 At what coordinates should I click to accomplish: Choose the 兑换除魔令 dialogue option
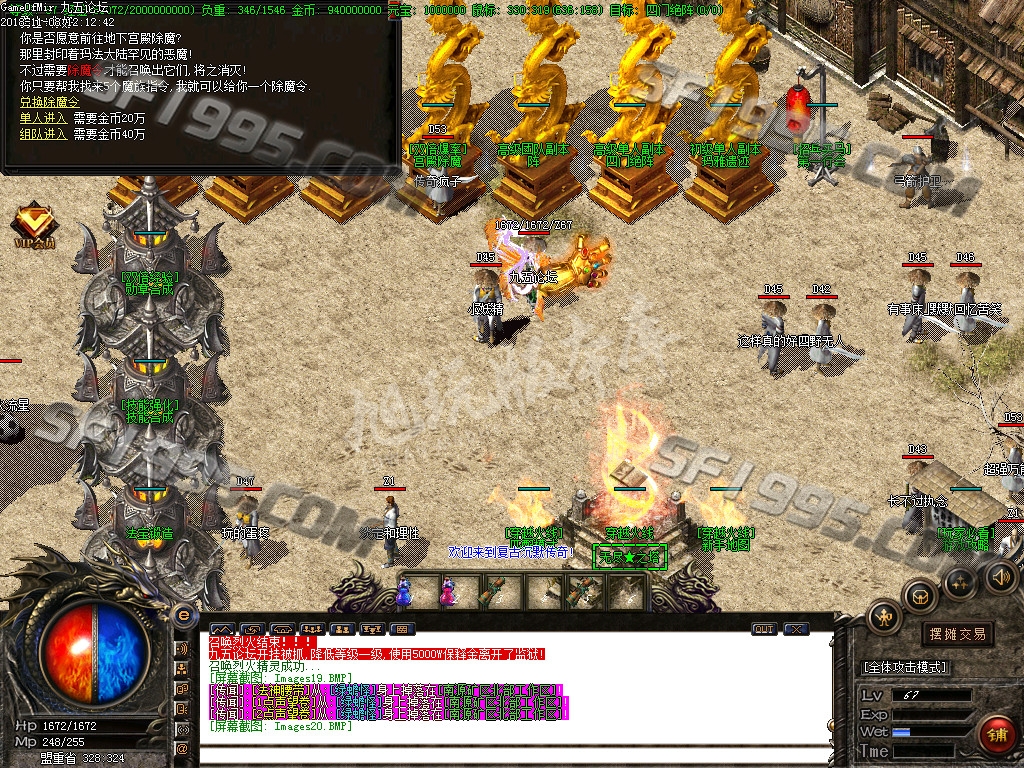click(49, 102)
